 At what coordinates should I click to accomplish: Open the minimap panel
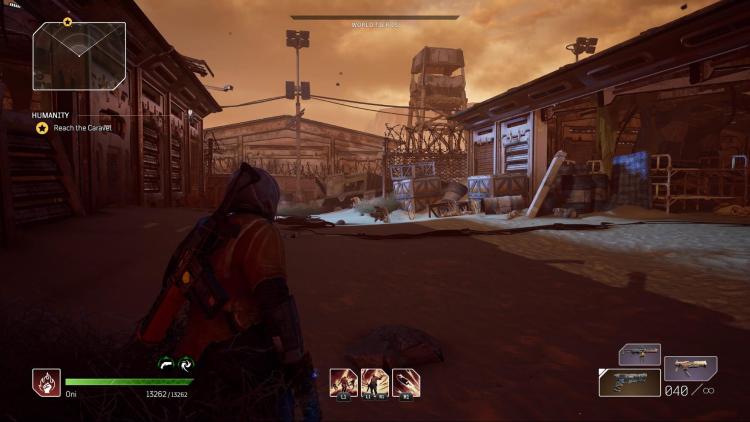click(x=79, y=56)
